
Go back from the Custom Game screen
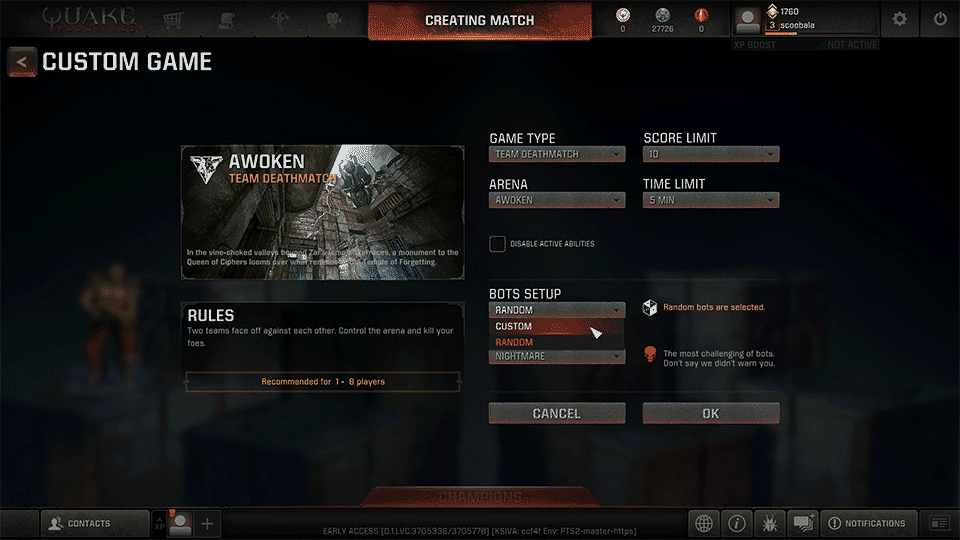point(22,62)
